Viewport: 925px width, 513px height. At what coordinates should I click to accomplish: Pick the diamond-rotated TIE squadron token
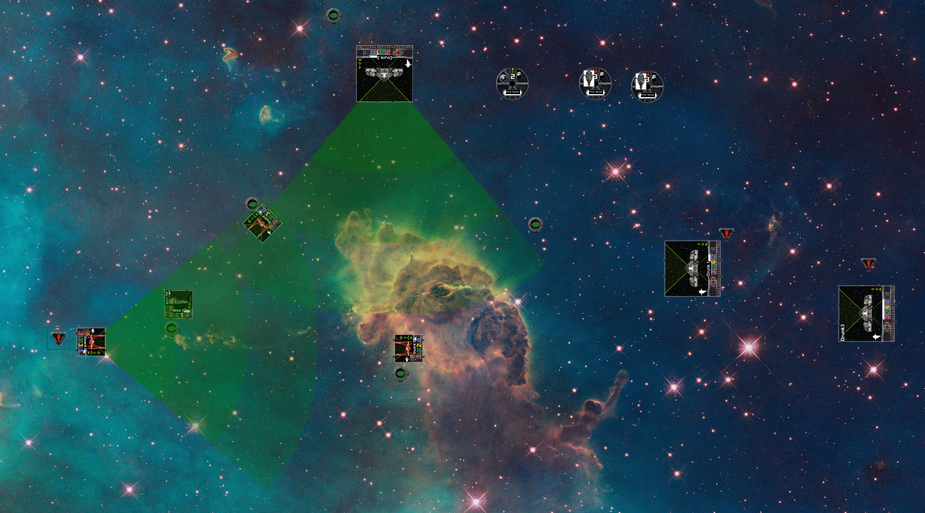click(262, 224)
